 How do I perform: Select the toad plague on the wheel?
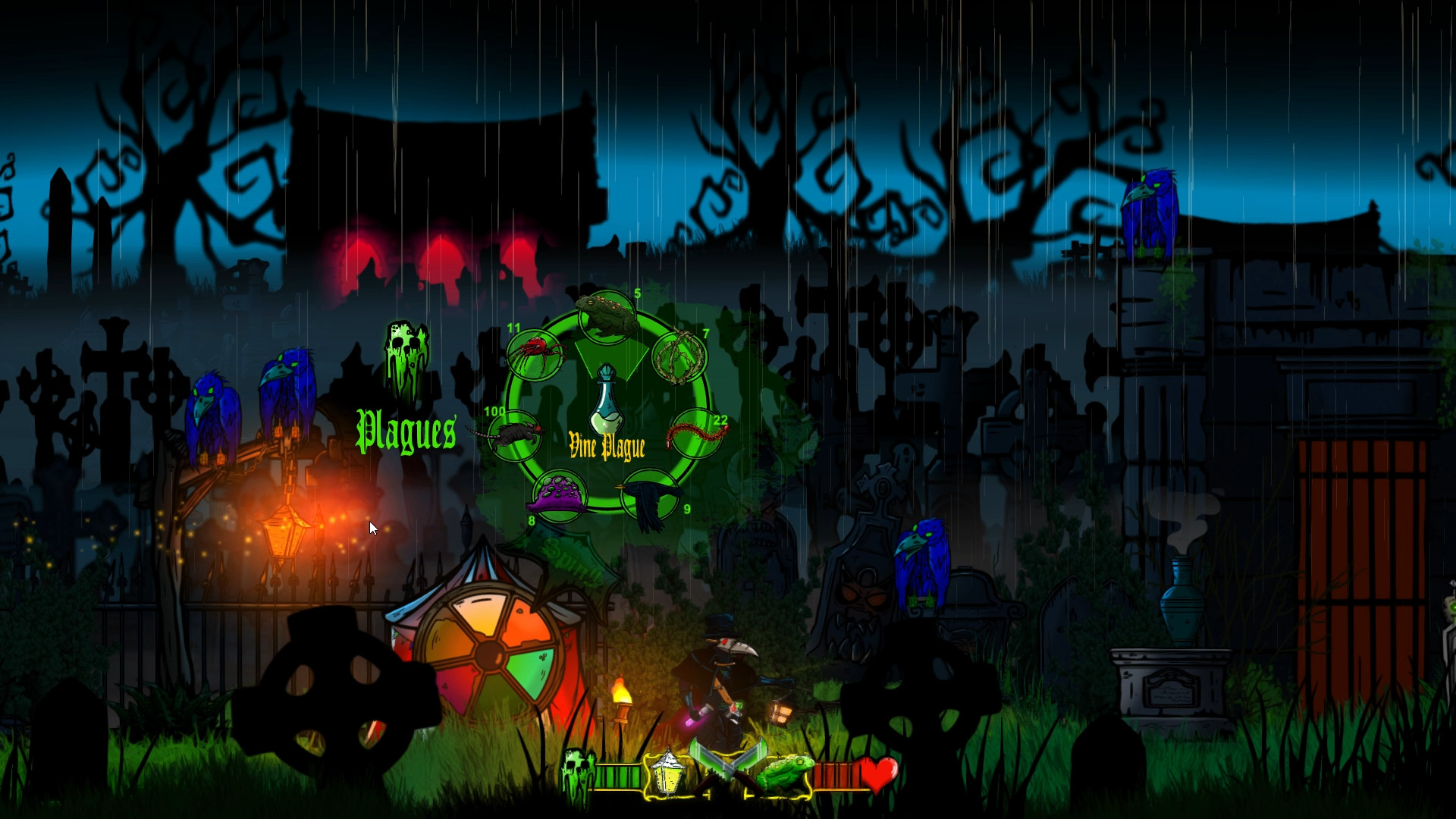(x=607, y=312)
